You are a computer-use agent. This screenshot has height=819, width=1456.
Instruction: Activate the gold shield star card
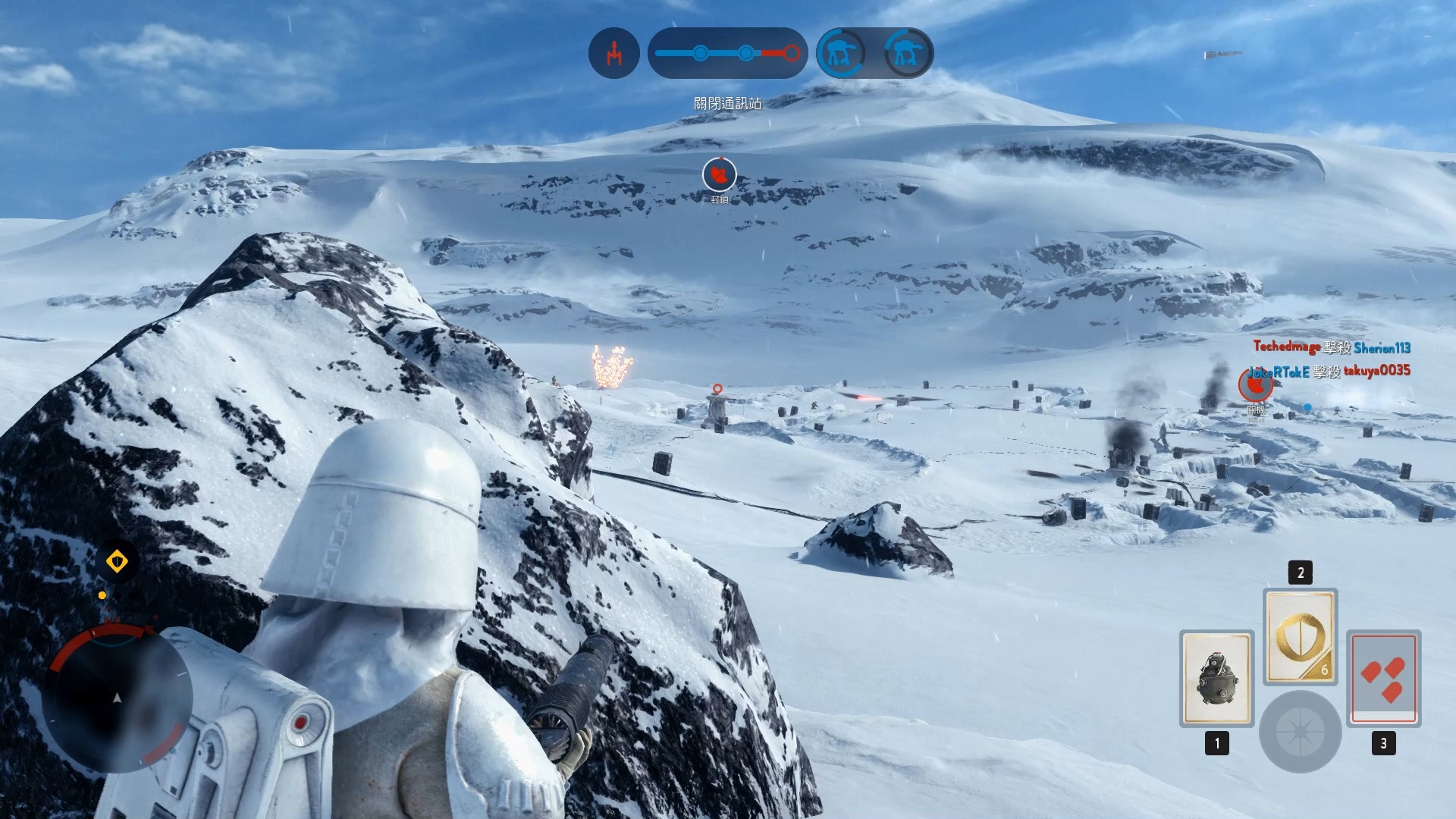point(1300,637)
